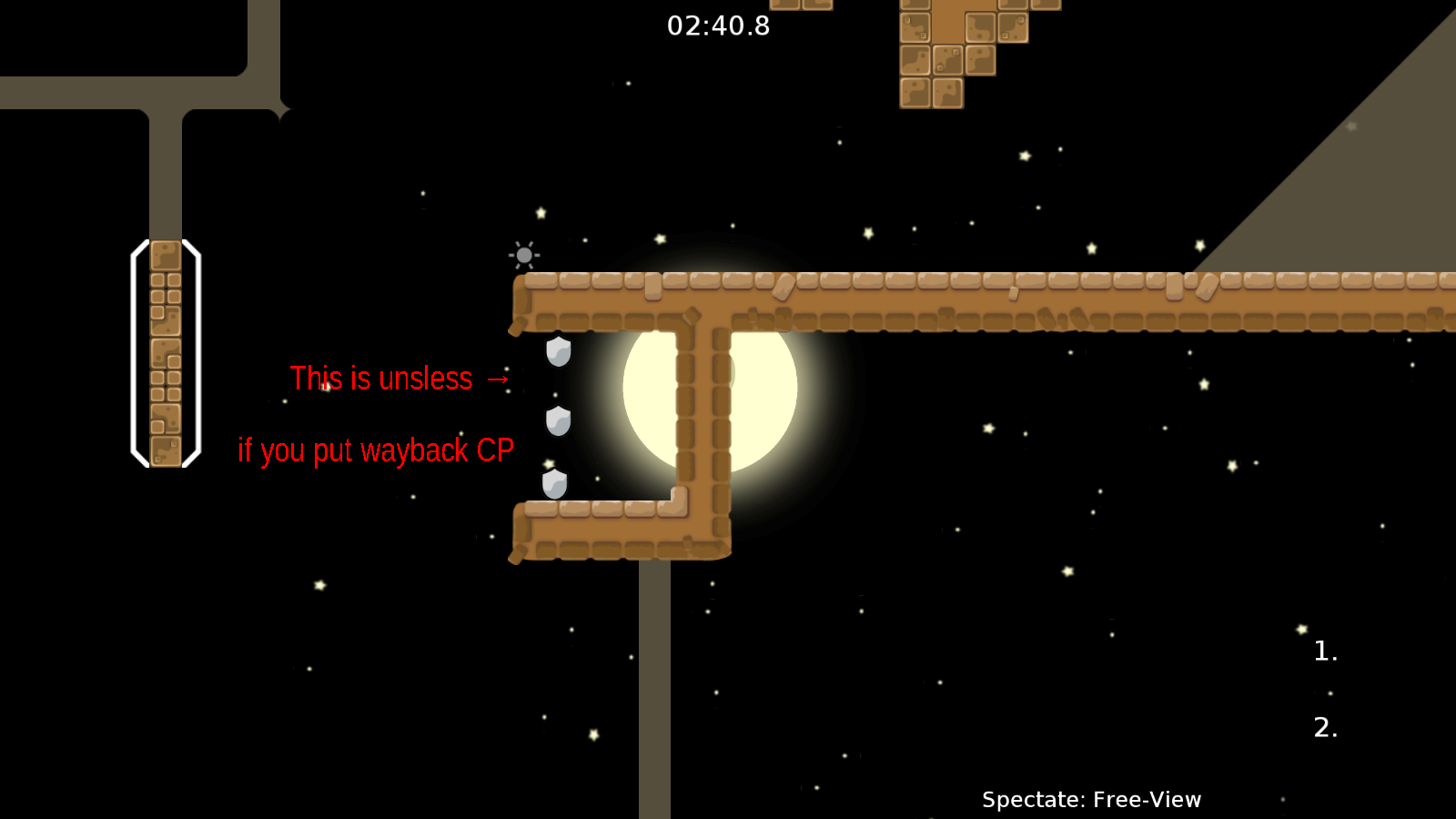Click the text 'if you put wayback CP'
The width and height of the screenshot is (1456, 819).
pyautogui.click(x=376, y=449)
